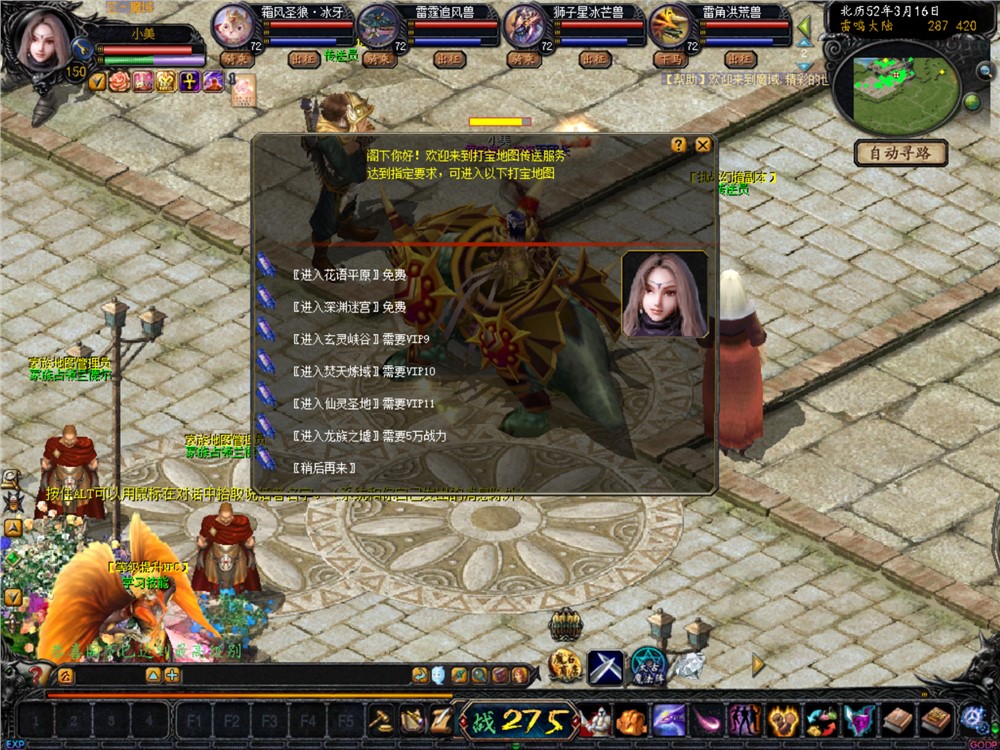Open help via dialogue question mark
The image size is (1000, 750).
(679, 145)
